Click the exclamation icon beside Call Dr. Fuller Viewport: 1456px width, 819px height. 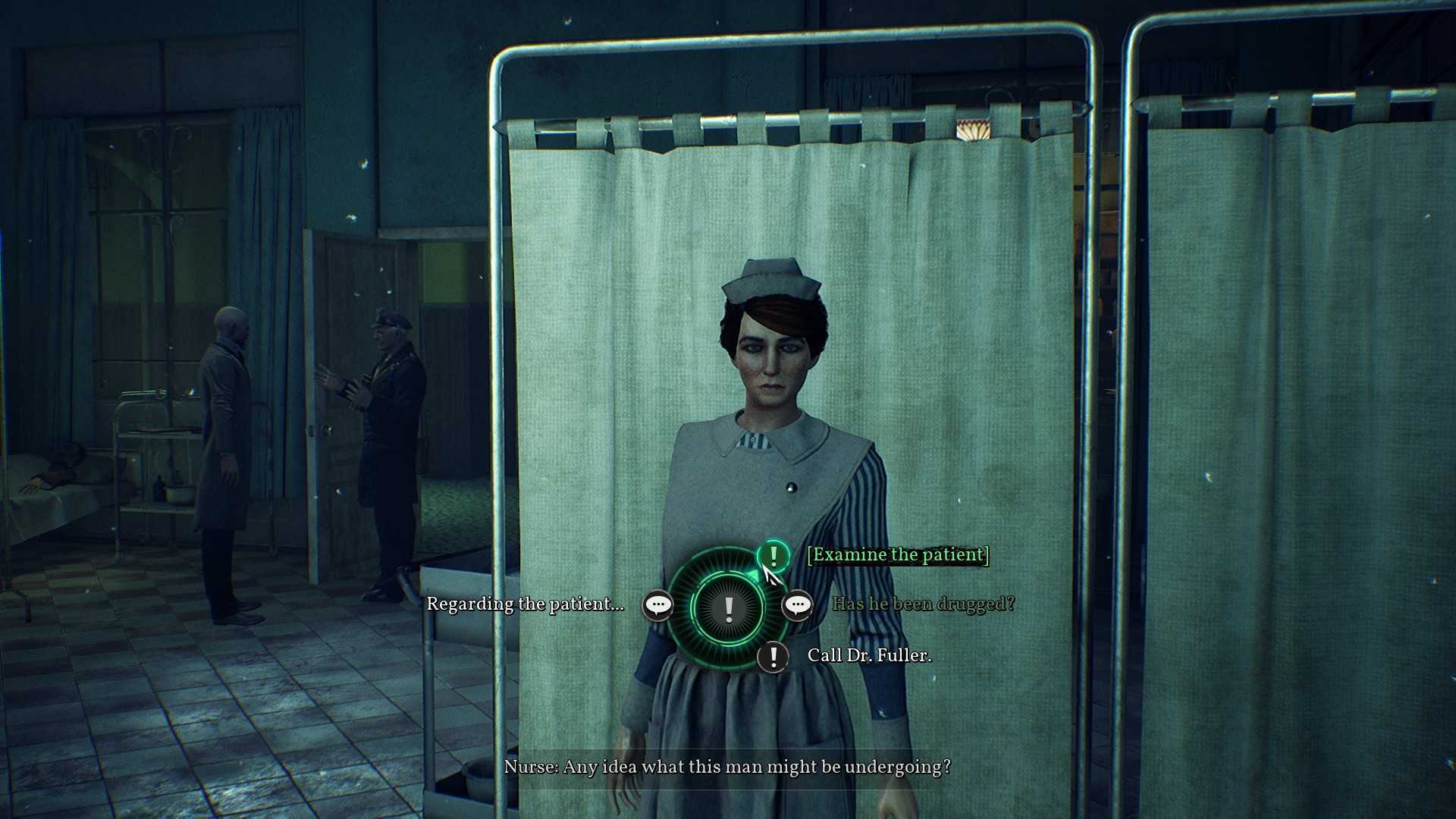(x=773, y=657)
